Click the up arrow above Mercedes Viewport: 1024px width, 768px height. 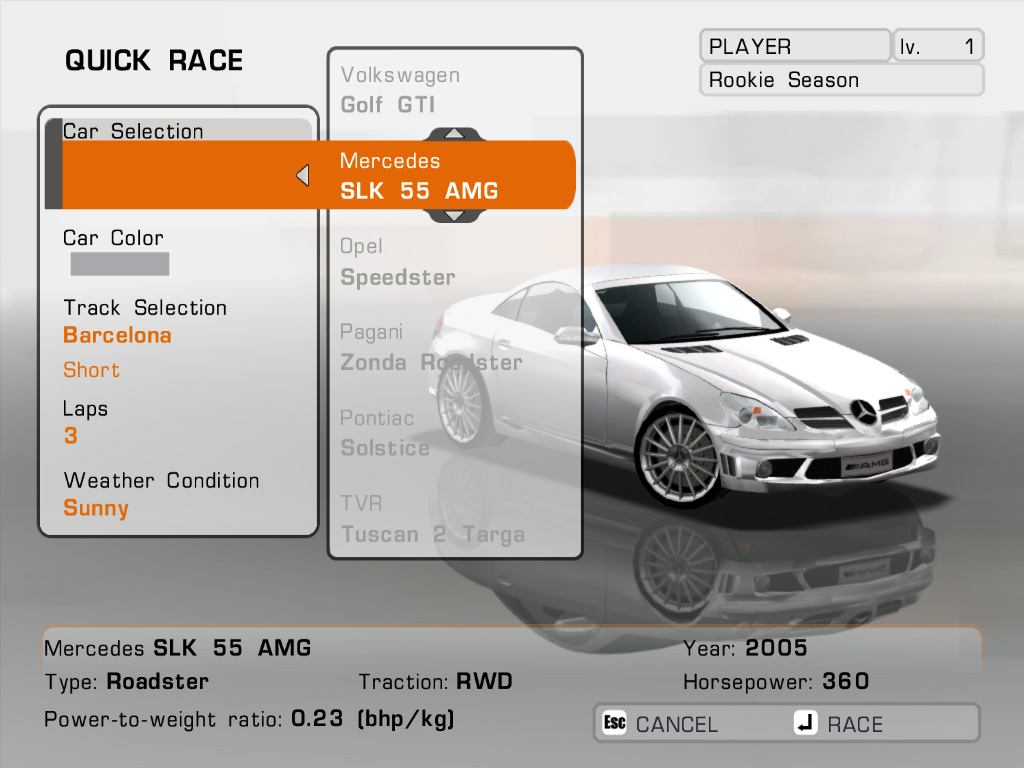[x=454, y=133]
